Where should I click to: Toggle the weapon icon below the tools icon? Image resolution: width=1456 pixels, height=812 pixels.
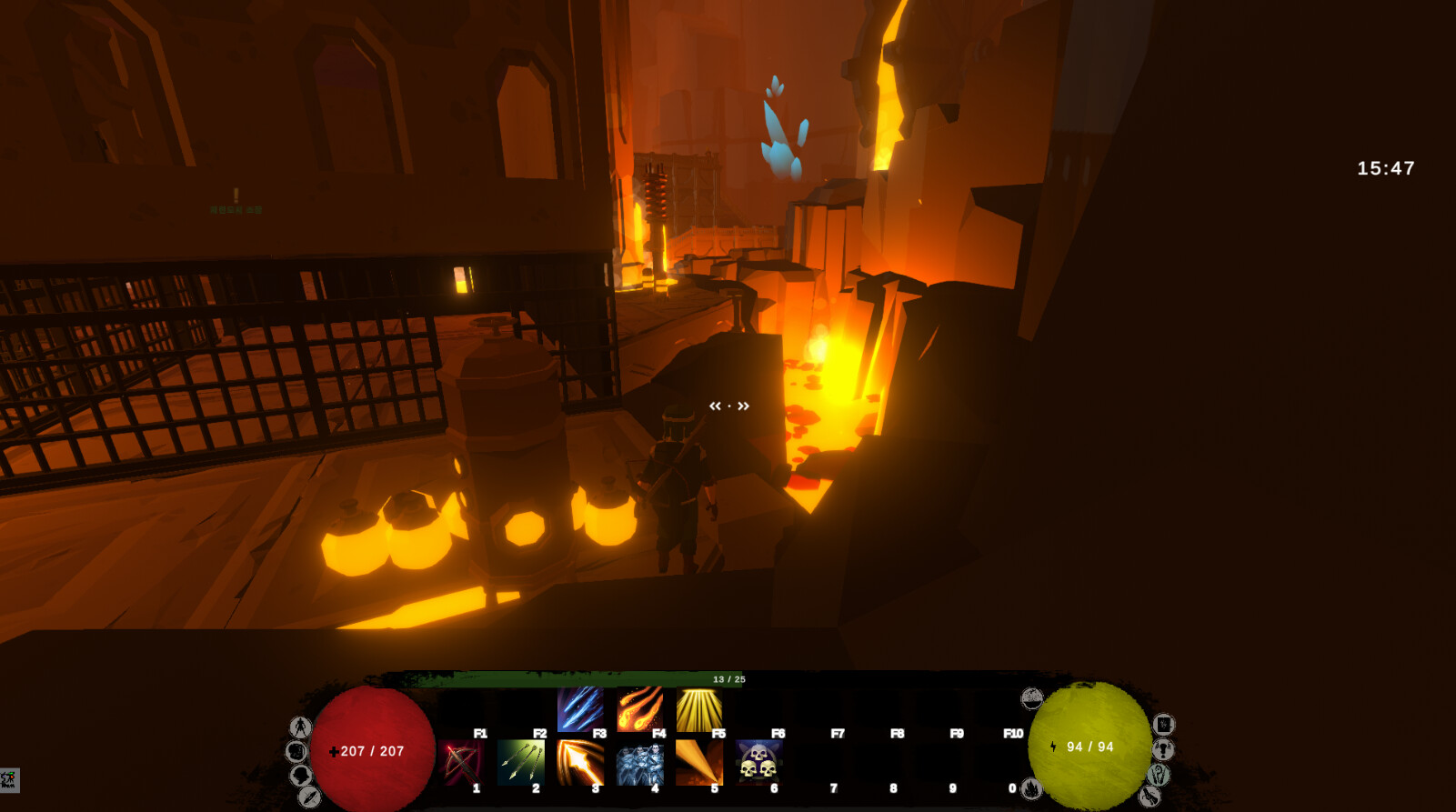pyautogui.click(x=1150, y=795)
